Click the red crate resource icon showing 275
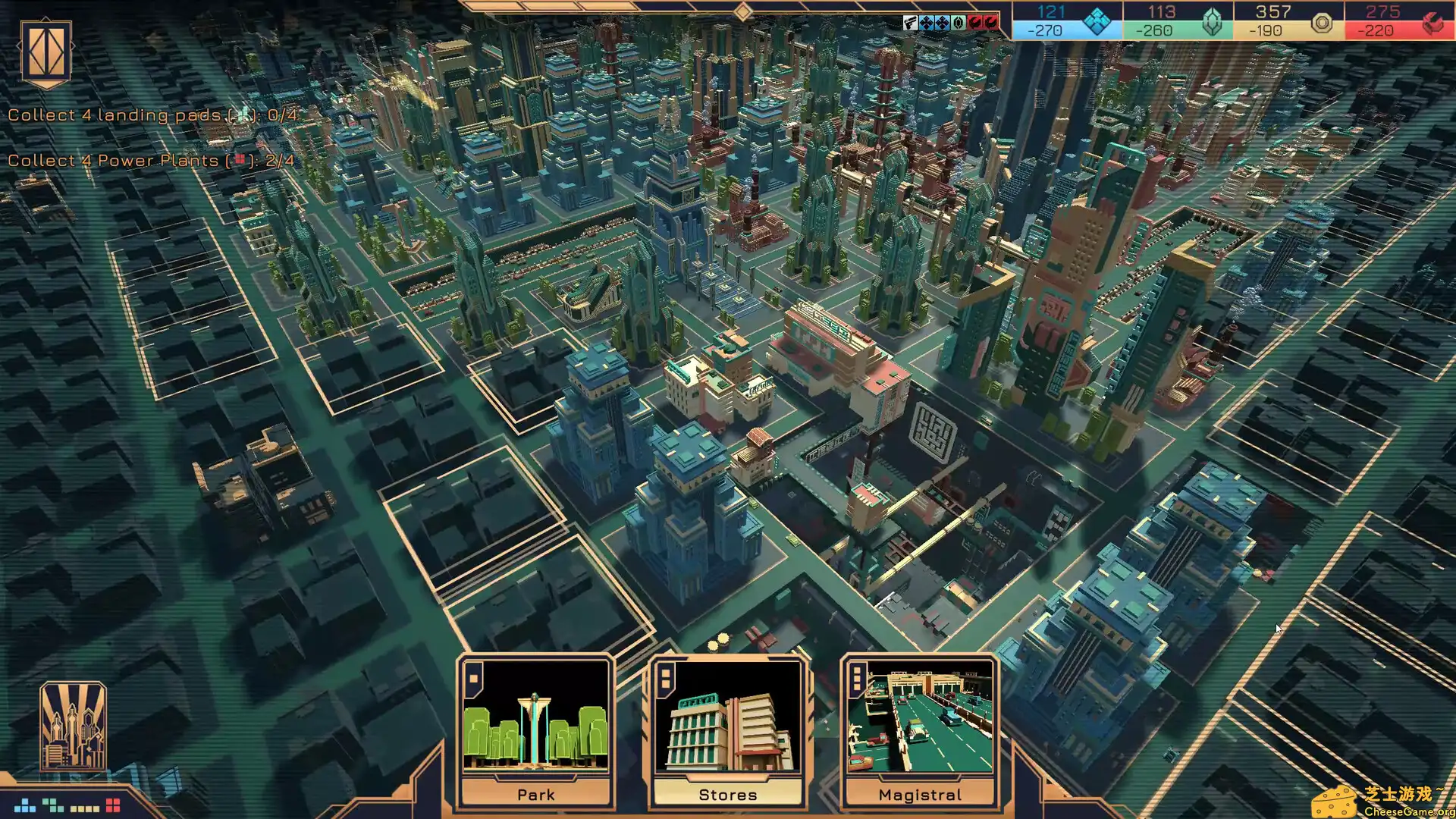Screen dimensions: 1456x819 [1432, 21]
